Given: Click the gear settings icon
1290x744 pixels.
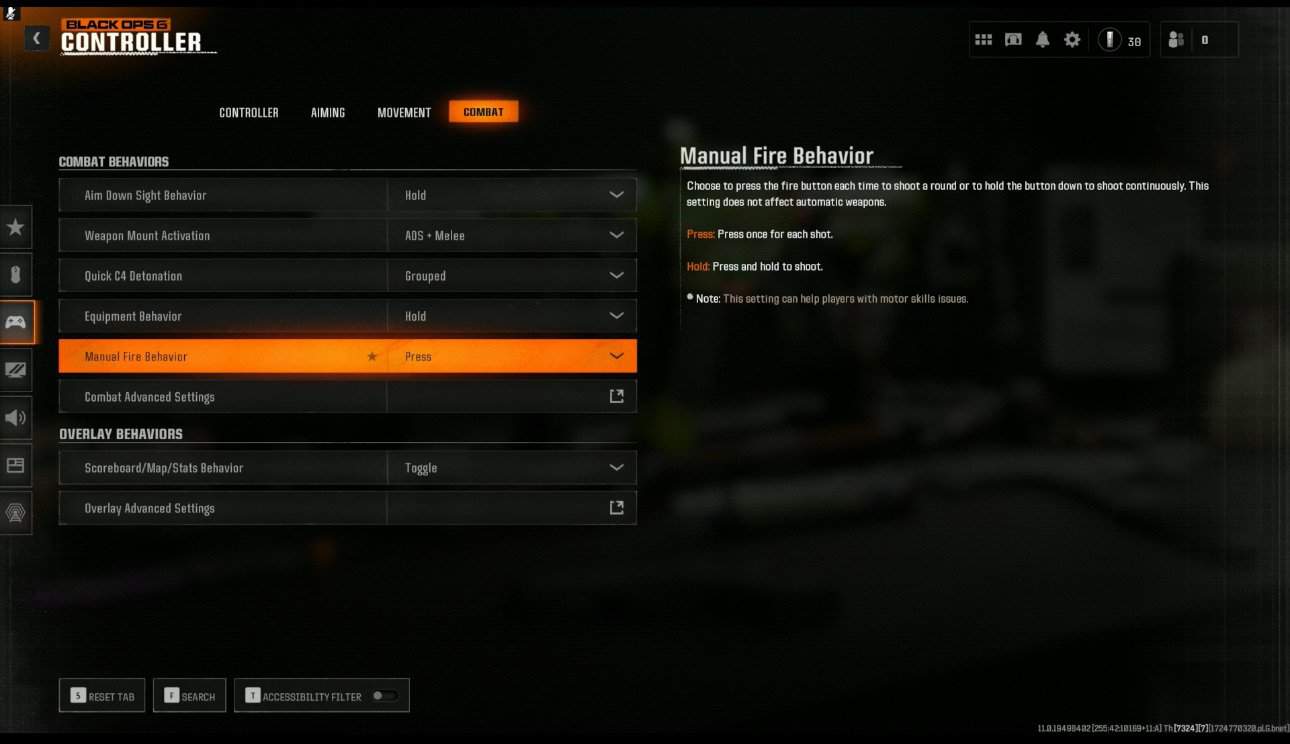Looking at the screenshot, I should 1072,40.
